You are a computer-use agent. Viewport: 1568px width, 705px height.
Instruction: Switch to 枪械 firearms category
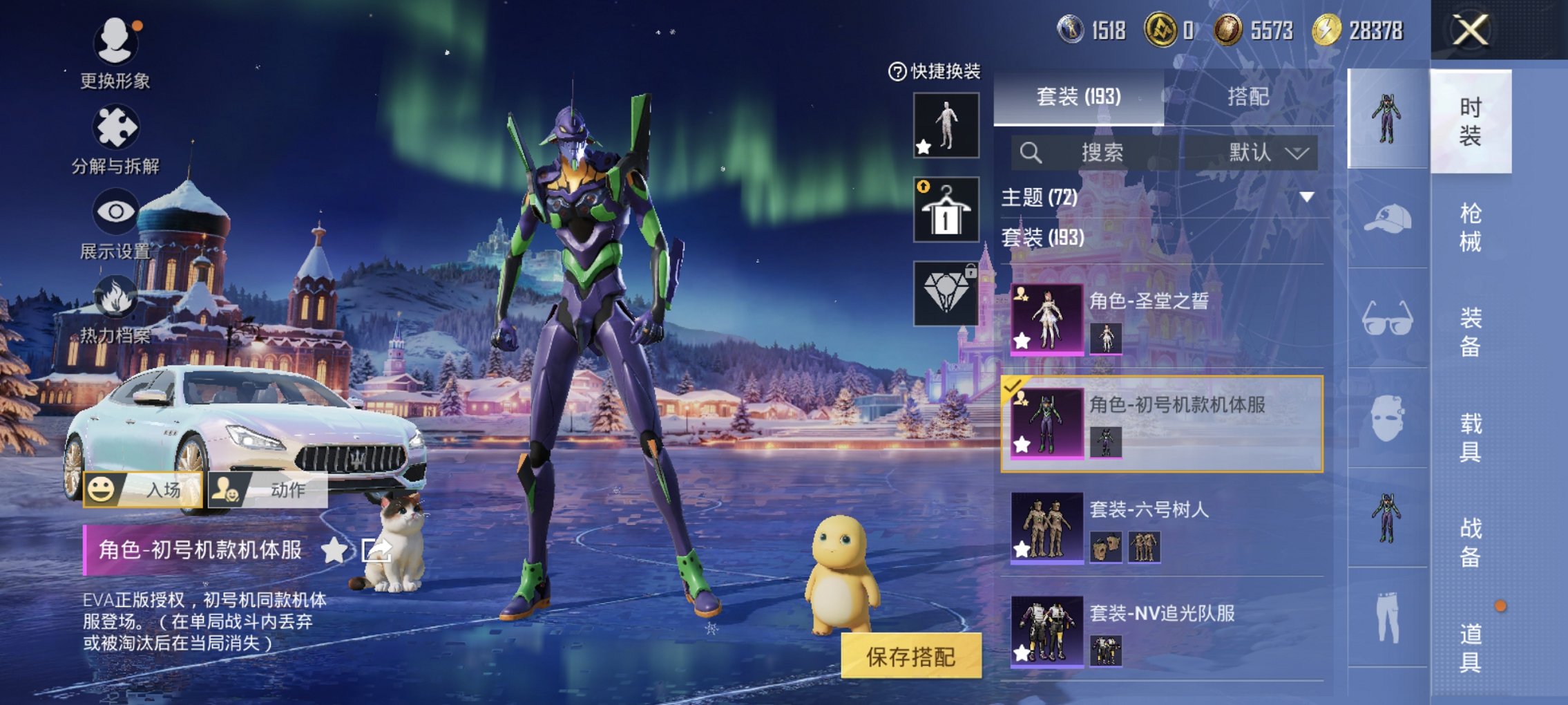[x=1470, y=227]
